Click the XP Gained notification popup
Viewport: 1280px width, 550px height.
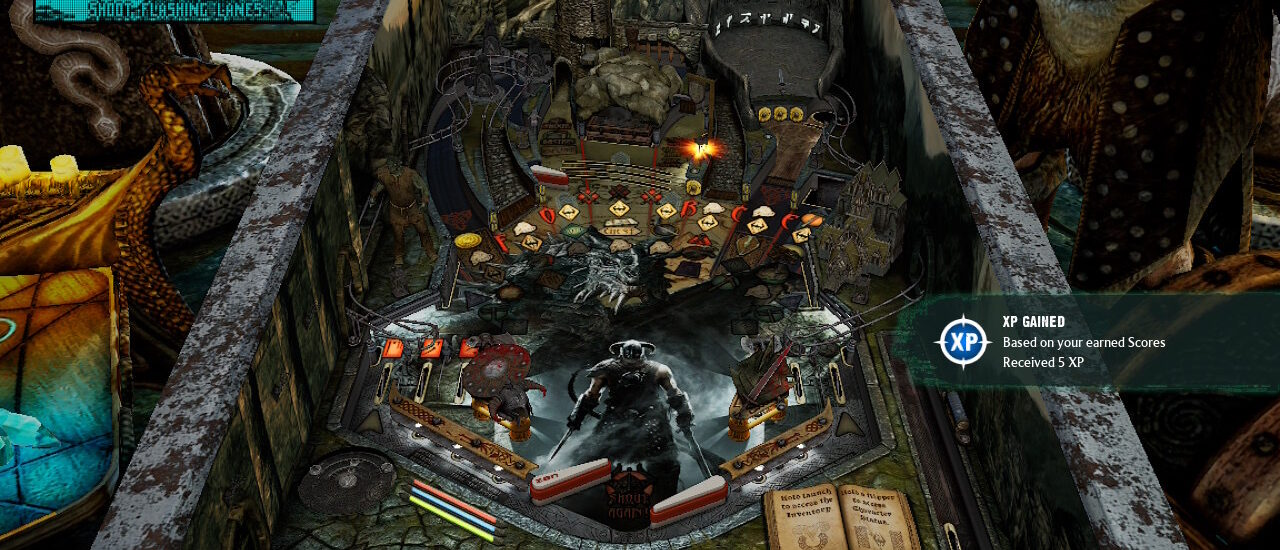point(1085,342)
